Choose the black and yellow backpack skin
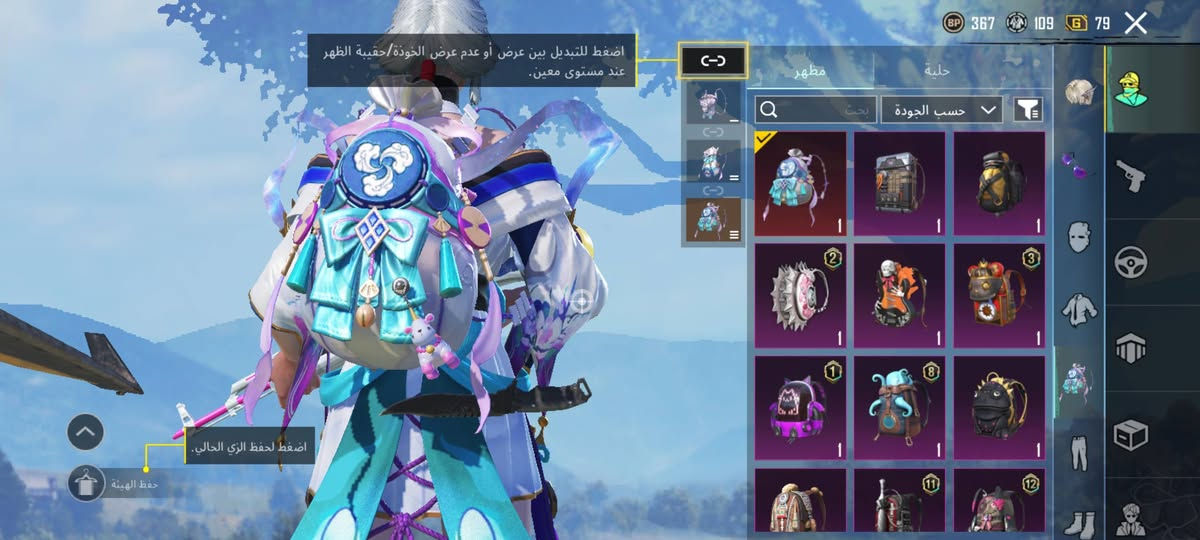The image size is (1200, 540). coord(999,184)
